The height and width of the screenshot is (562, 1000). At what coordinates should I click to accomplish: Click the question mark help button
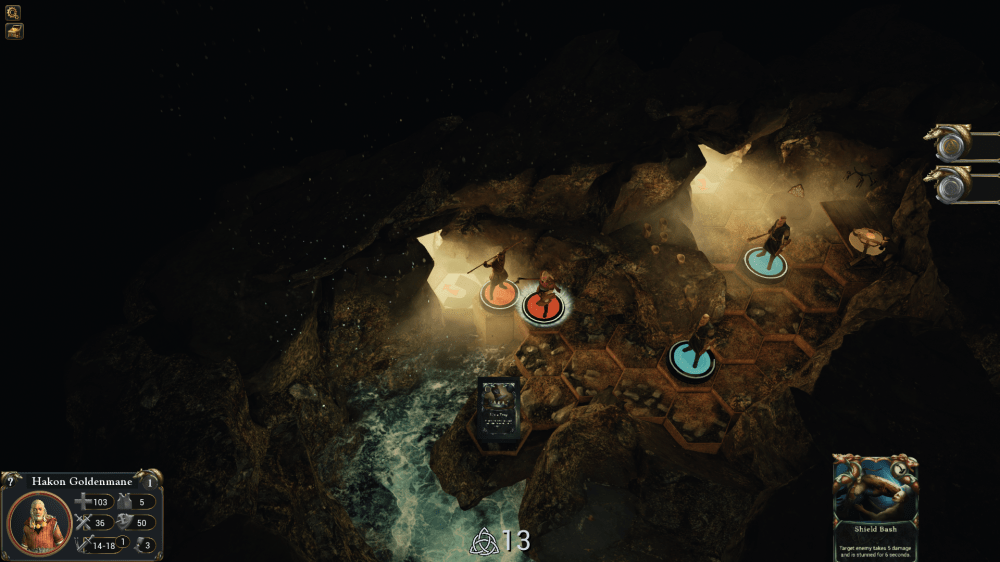pyautogui.click(x=8, y=481)
